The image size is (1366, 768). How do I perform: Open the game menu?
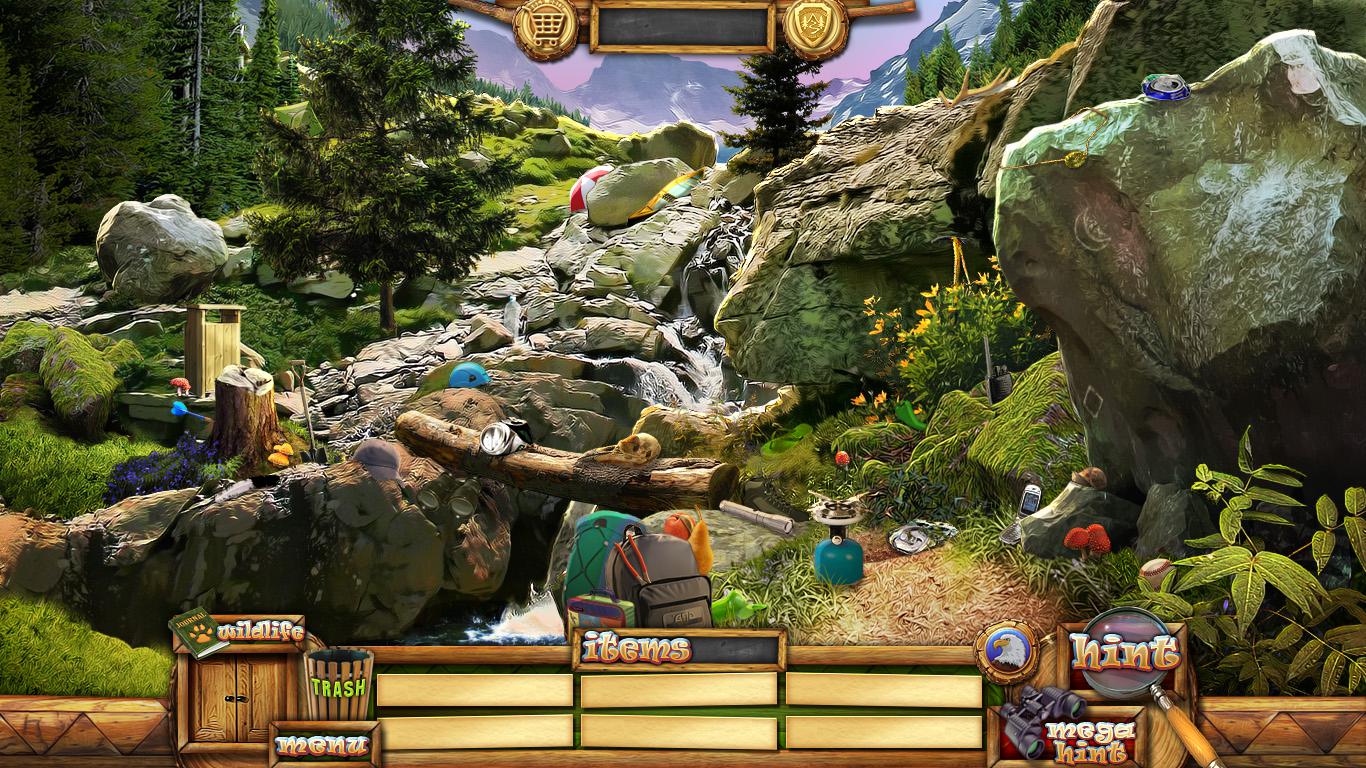coord(322,745)
